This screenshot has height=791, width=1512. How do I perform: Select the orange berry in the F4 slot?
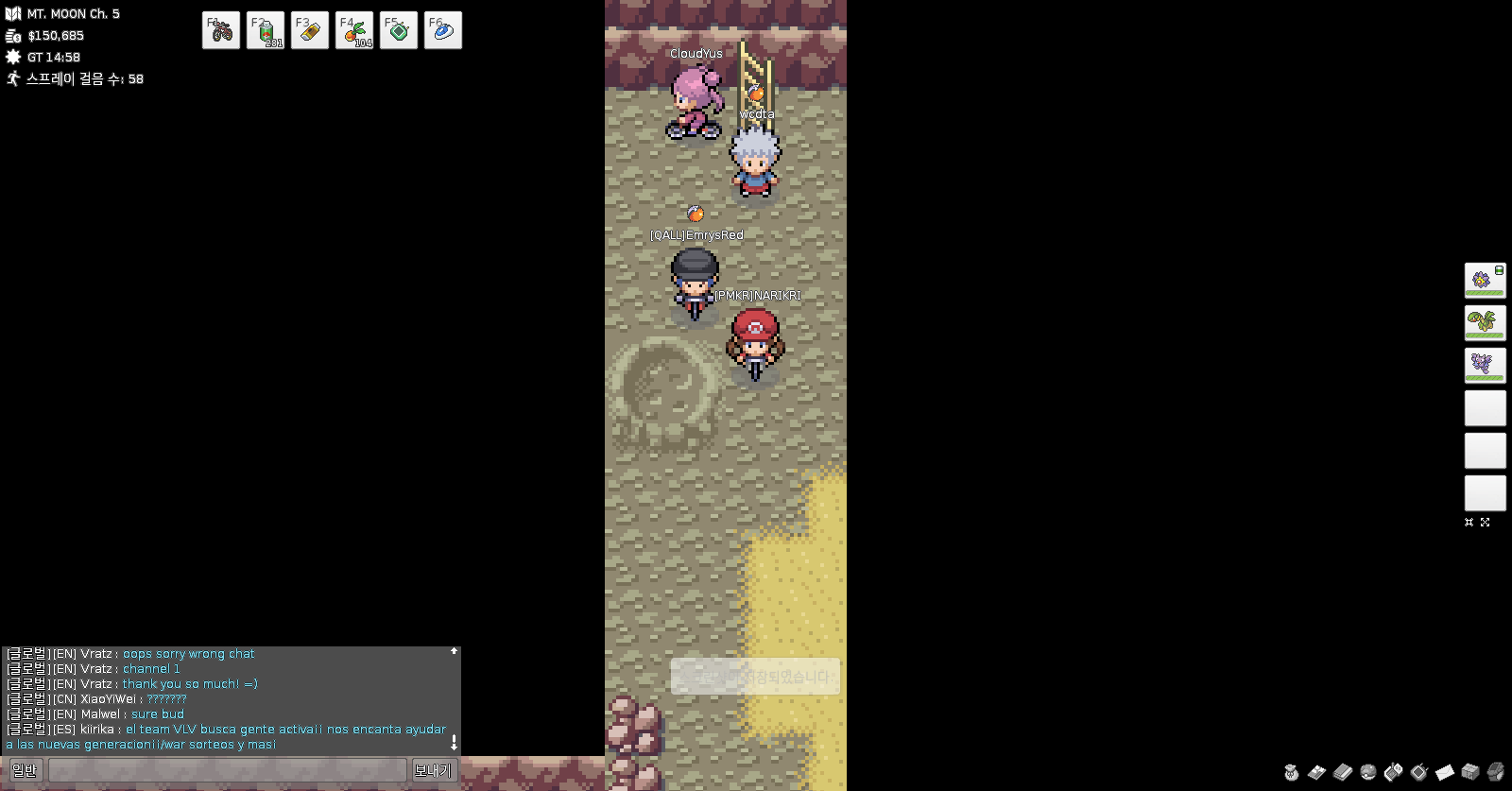pos(354,30)
